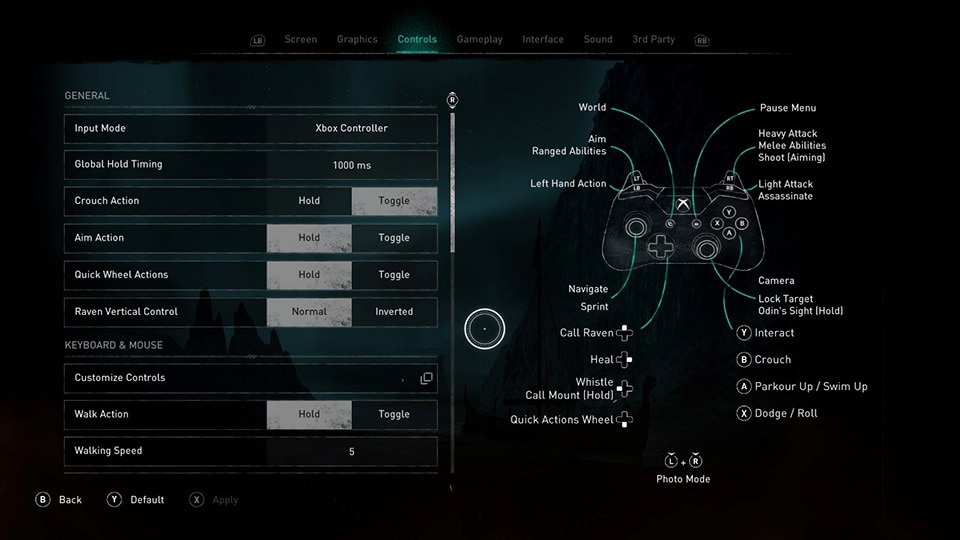
Task: Set Crouch Action to Hold
Action: (x=309, y=201)
